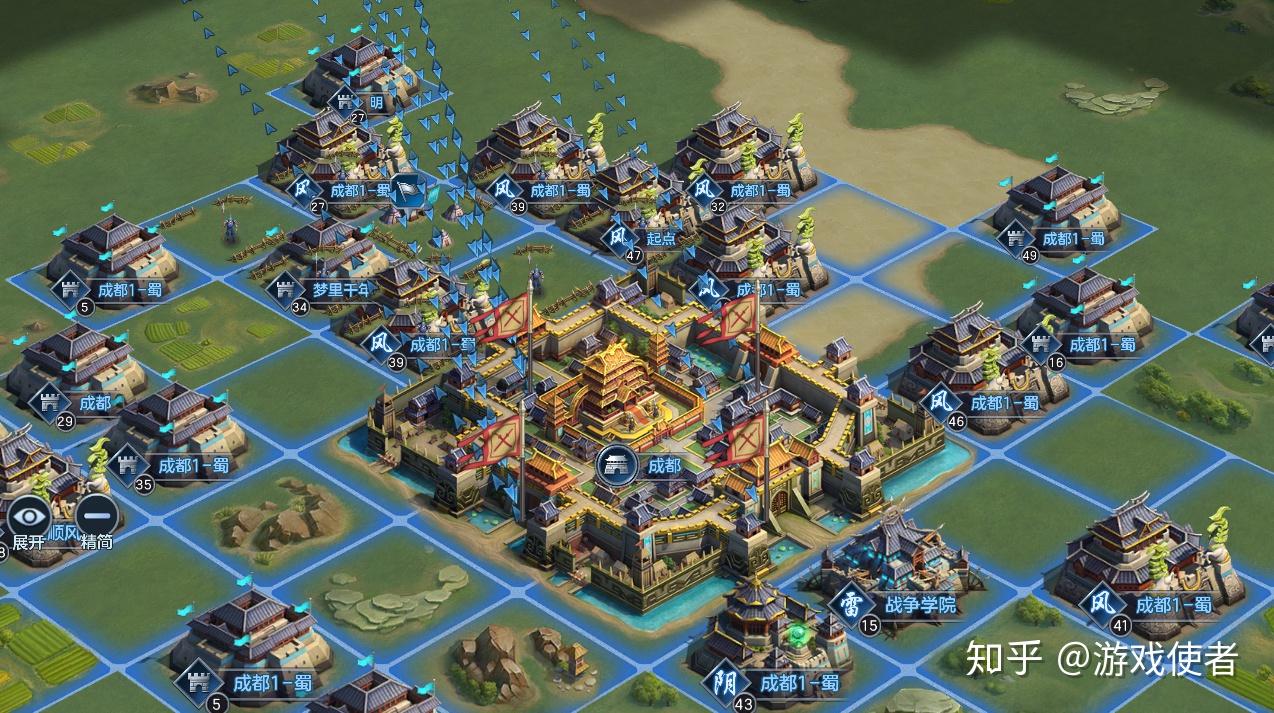Select the 梦里千 base nameplate
Screen dimensions: 1274x713
[340, 290]
